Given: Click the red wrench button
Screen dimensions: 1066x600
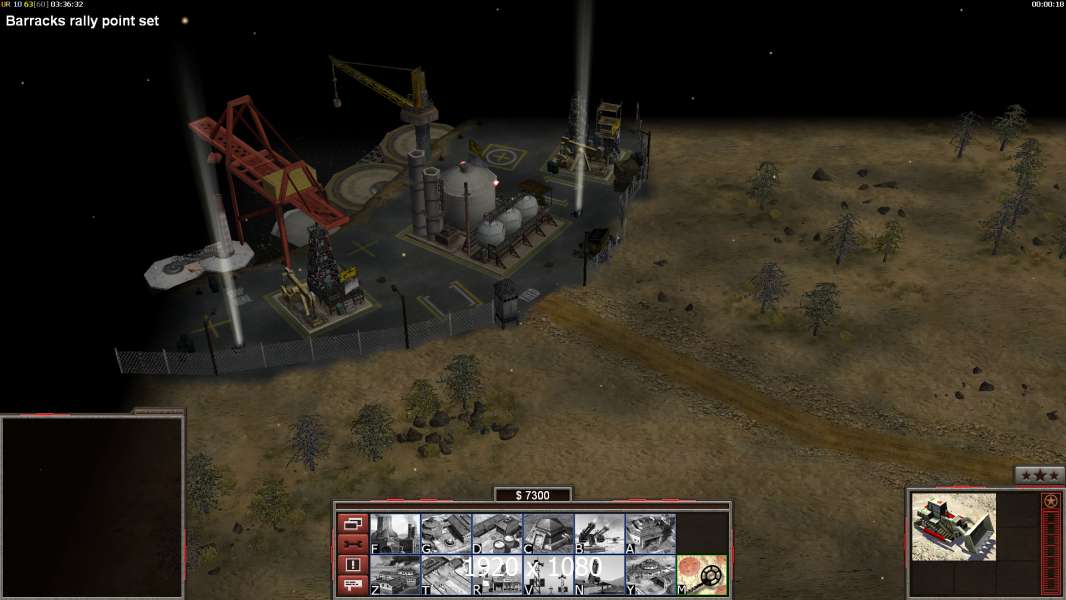Looking at the screenshot, I should coord(353,544).
